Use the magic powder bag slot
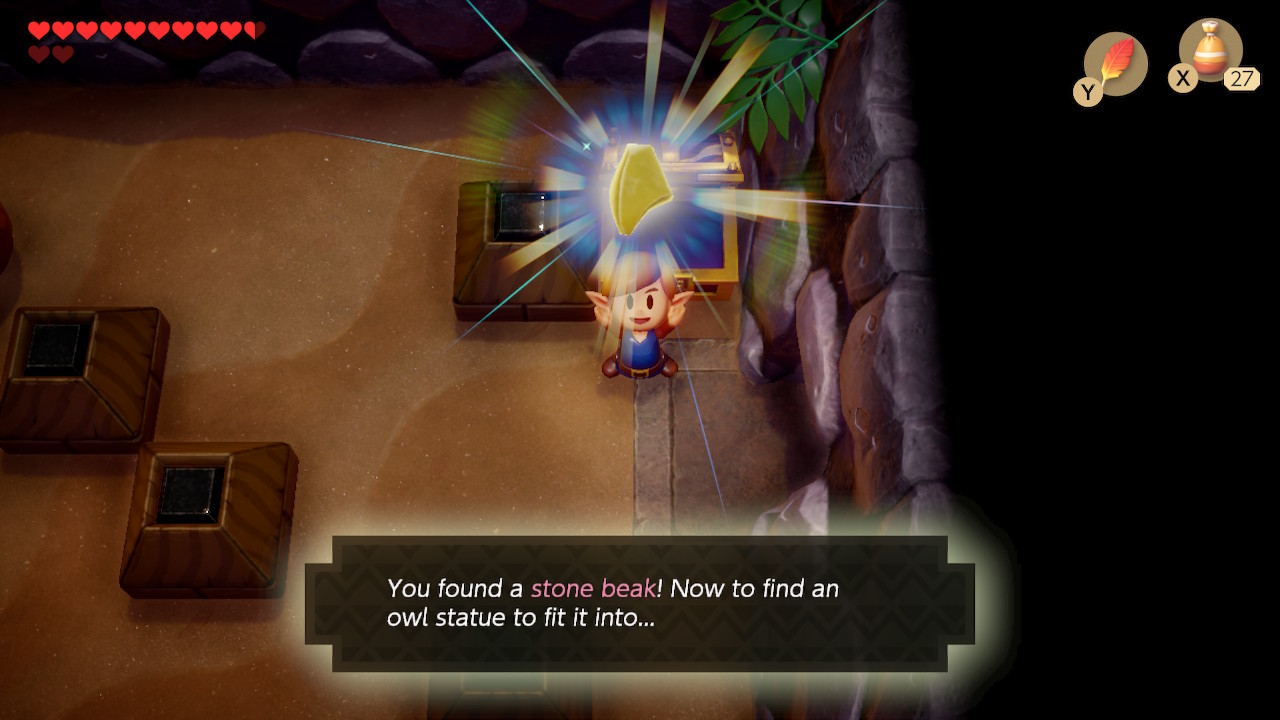 coord(1210,52)
